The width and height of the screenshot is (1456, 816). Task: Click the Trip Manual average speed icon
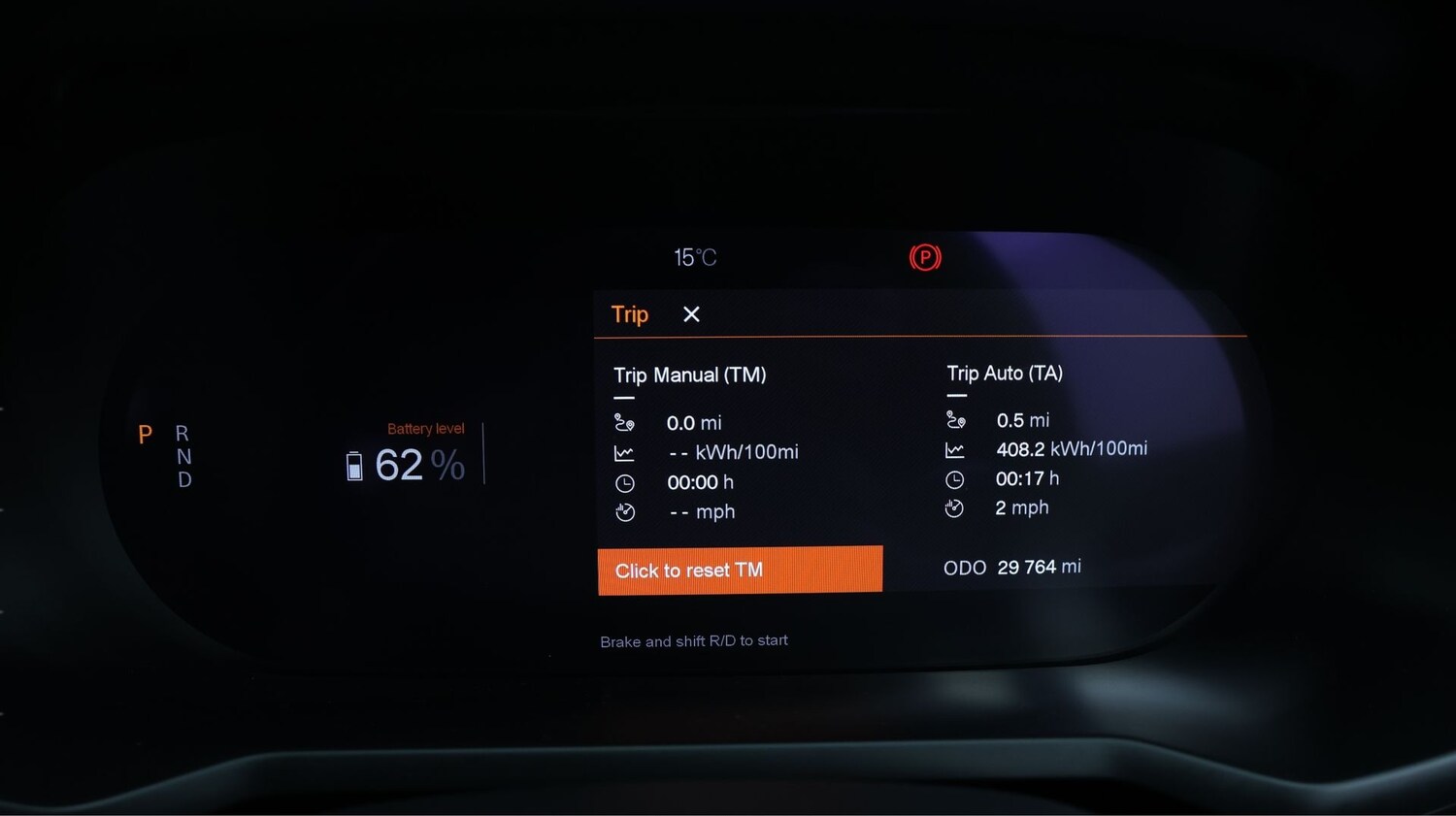pyautogui.click(x=626, y=511)
